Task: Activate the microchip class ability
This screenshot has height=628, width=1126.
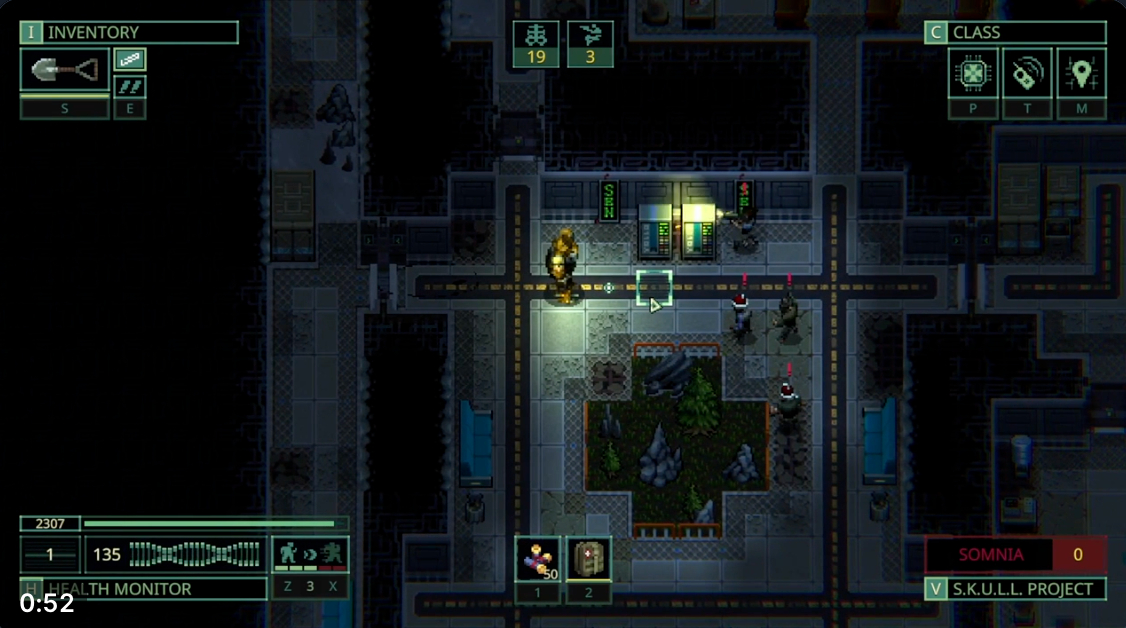Action: pos(973,72)
